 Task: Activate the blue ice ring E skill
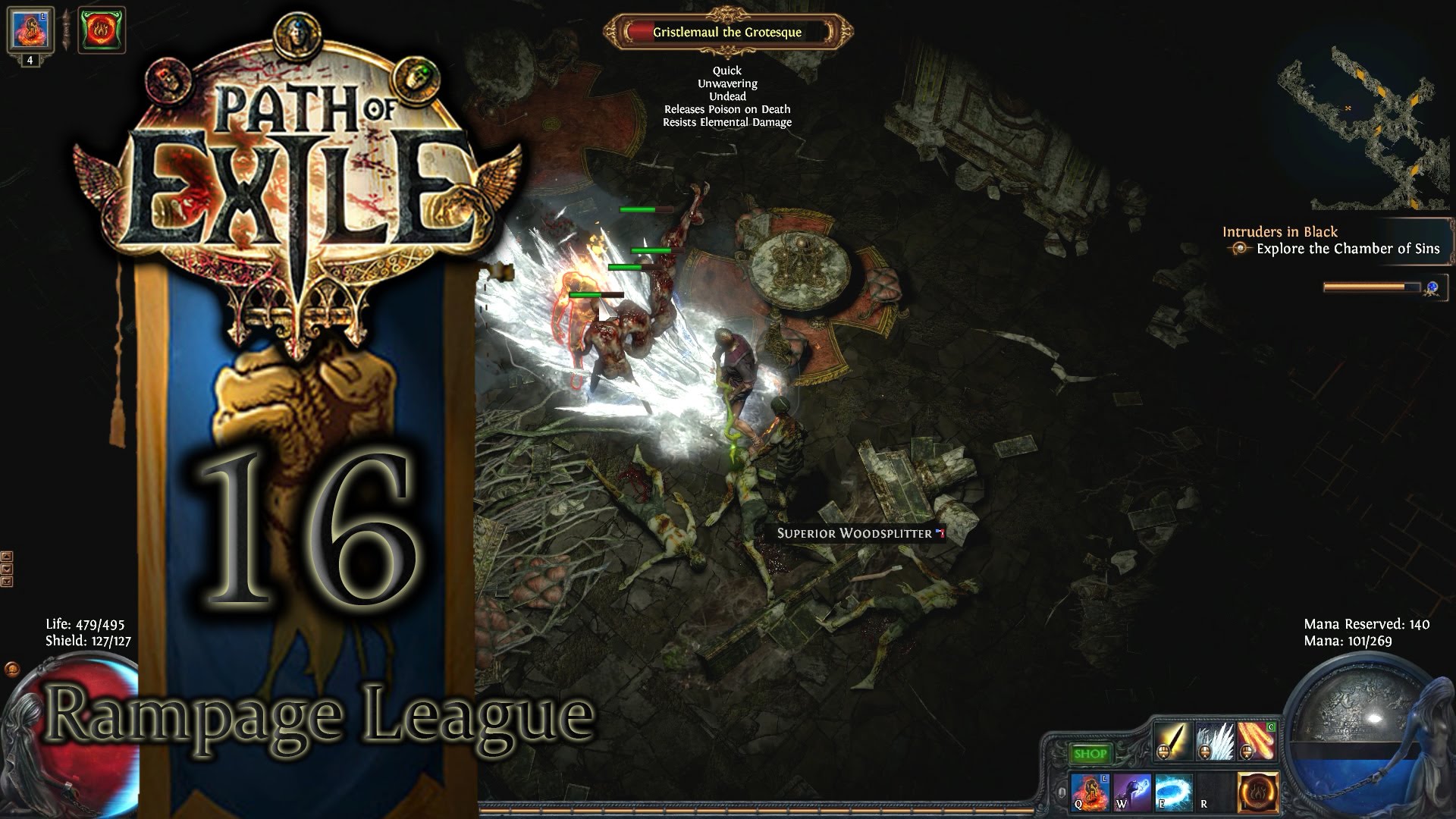tap(1173, 792)
